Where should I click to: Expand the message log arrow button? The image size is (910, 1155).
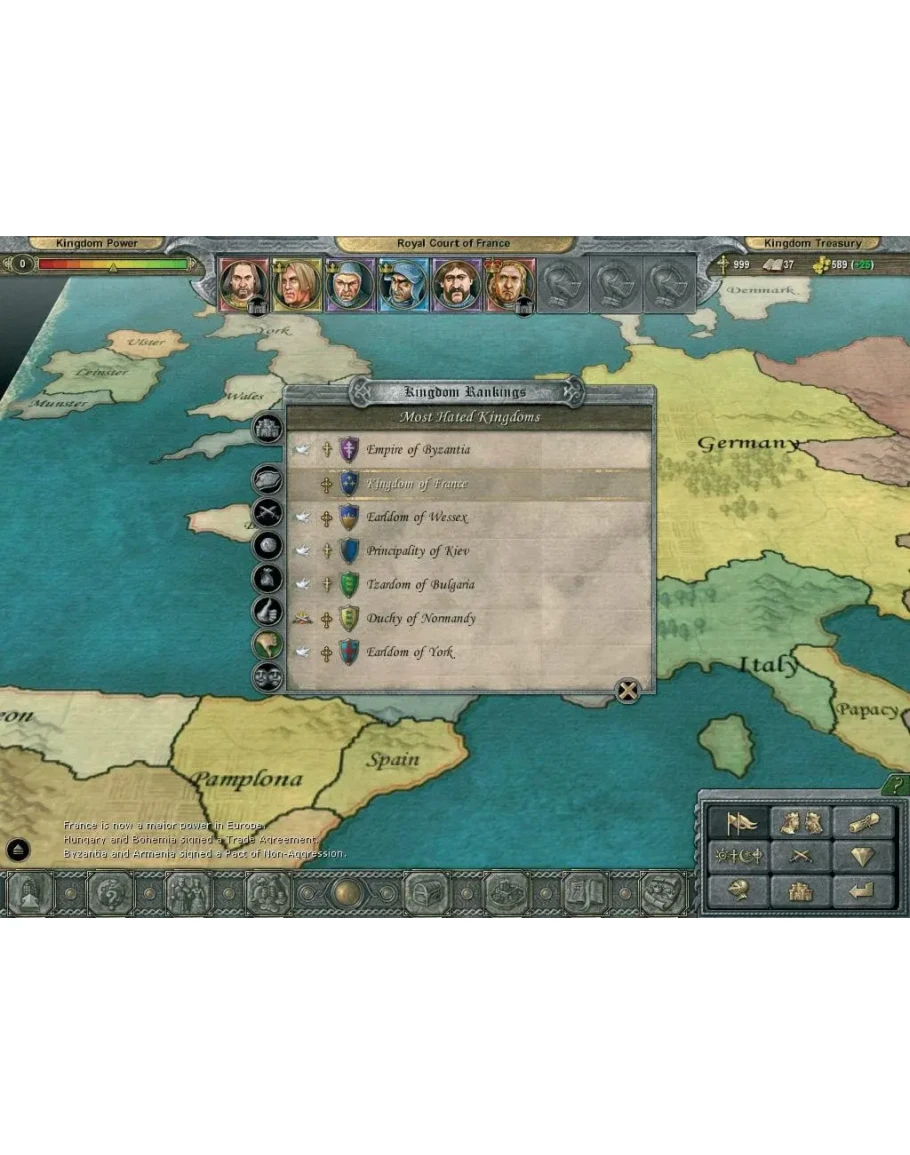coord(18,850)
